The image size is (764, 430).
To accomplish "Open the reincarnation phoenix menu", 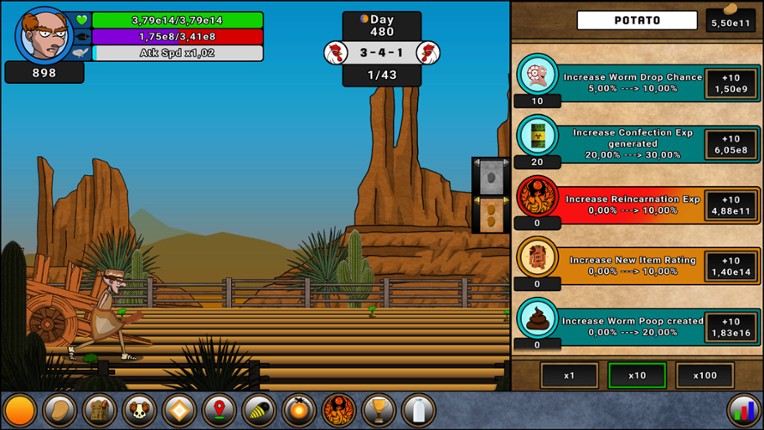I will coord(339,410).
